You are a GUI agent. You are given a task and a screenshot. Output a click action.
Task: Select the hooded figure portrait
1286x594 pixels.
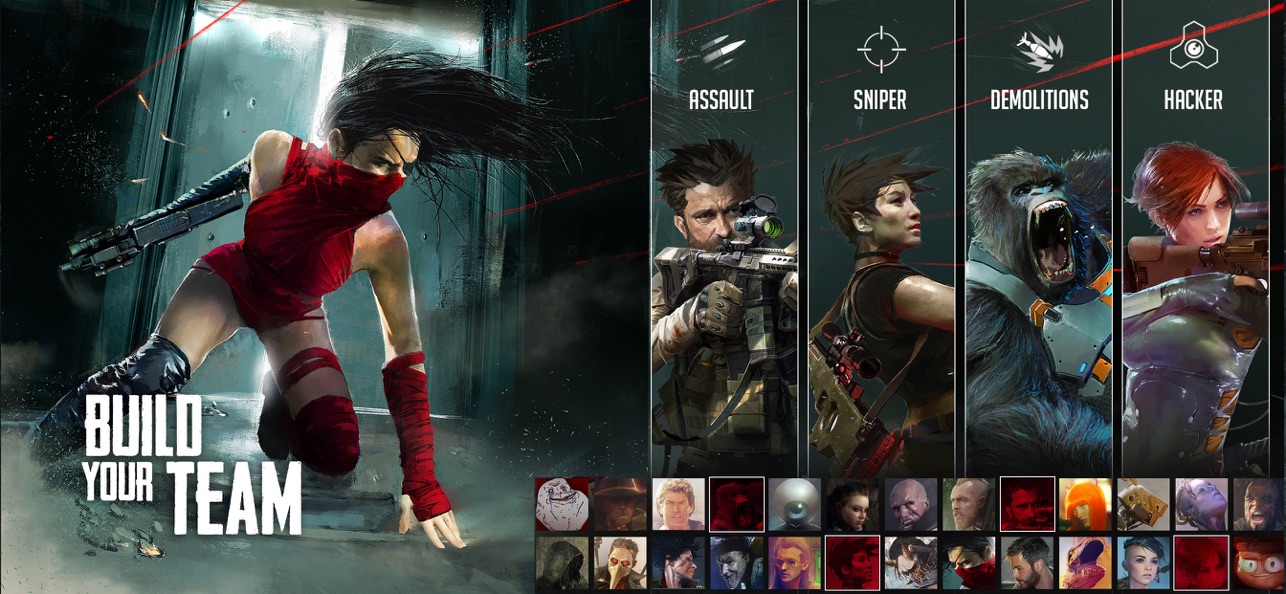pos(561,563)
